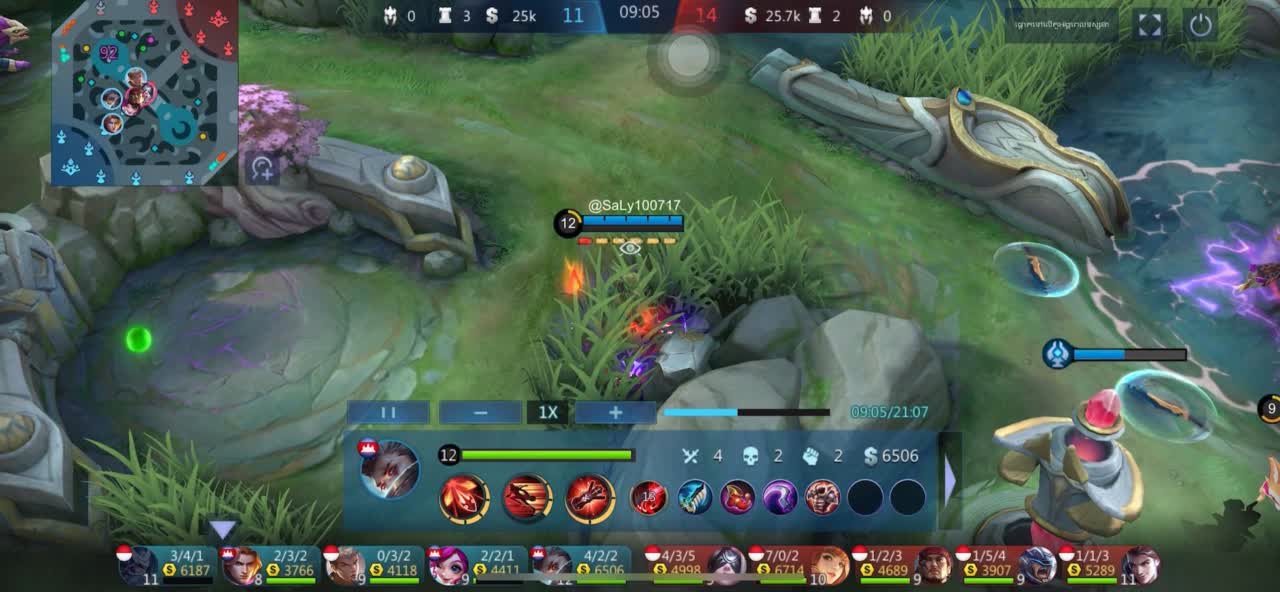This screenshot has width=1280, height=592.
Task: Click the magnifier icon beside the minimap
Action: coord(262,168)
